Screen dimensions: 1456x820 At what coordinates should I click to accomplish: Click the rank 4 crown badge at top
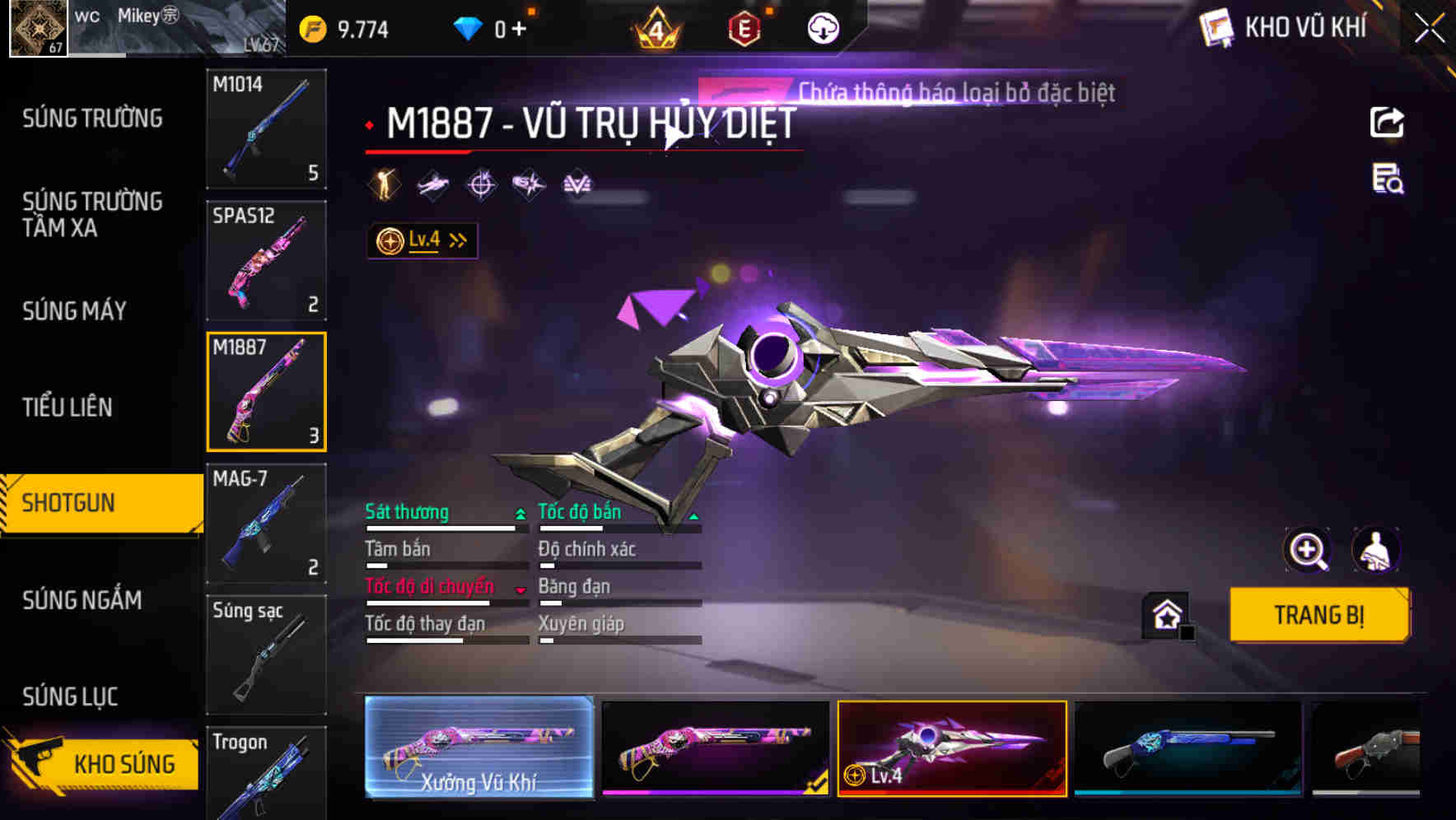[656, 26]
